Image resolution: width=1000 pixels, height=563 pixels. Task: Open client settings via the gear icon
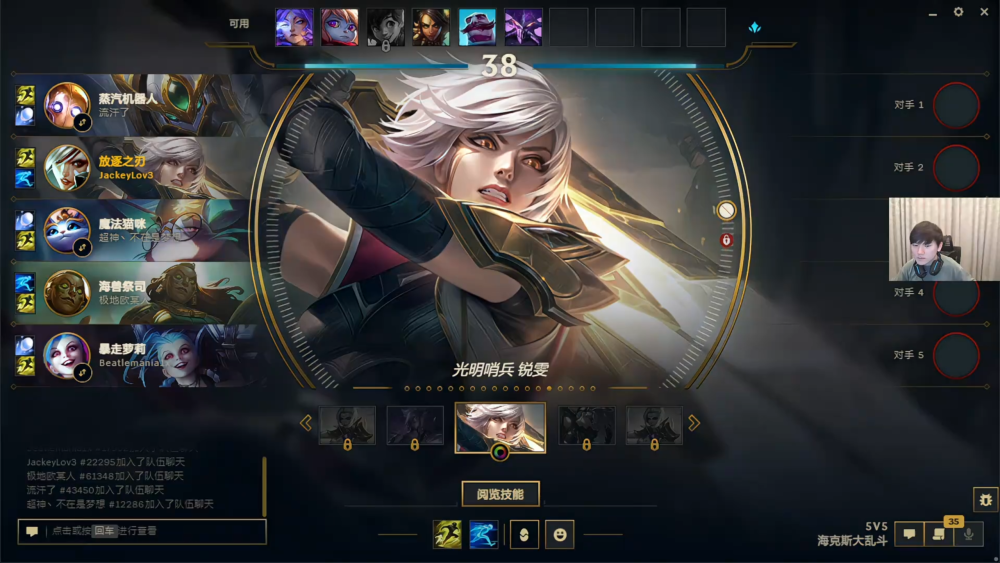[958, 12]
